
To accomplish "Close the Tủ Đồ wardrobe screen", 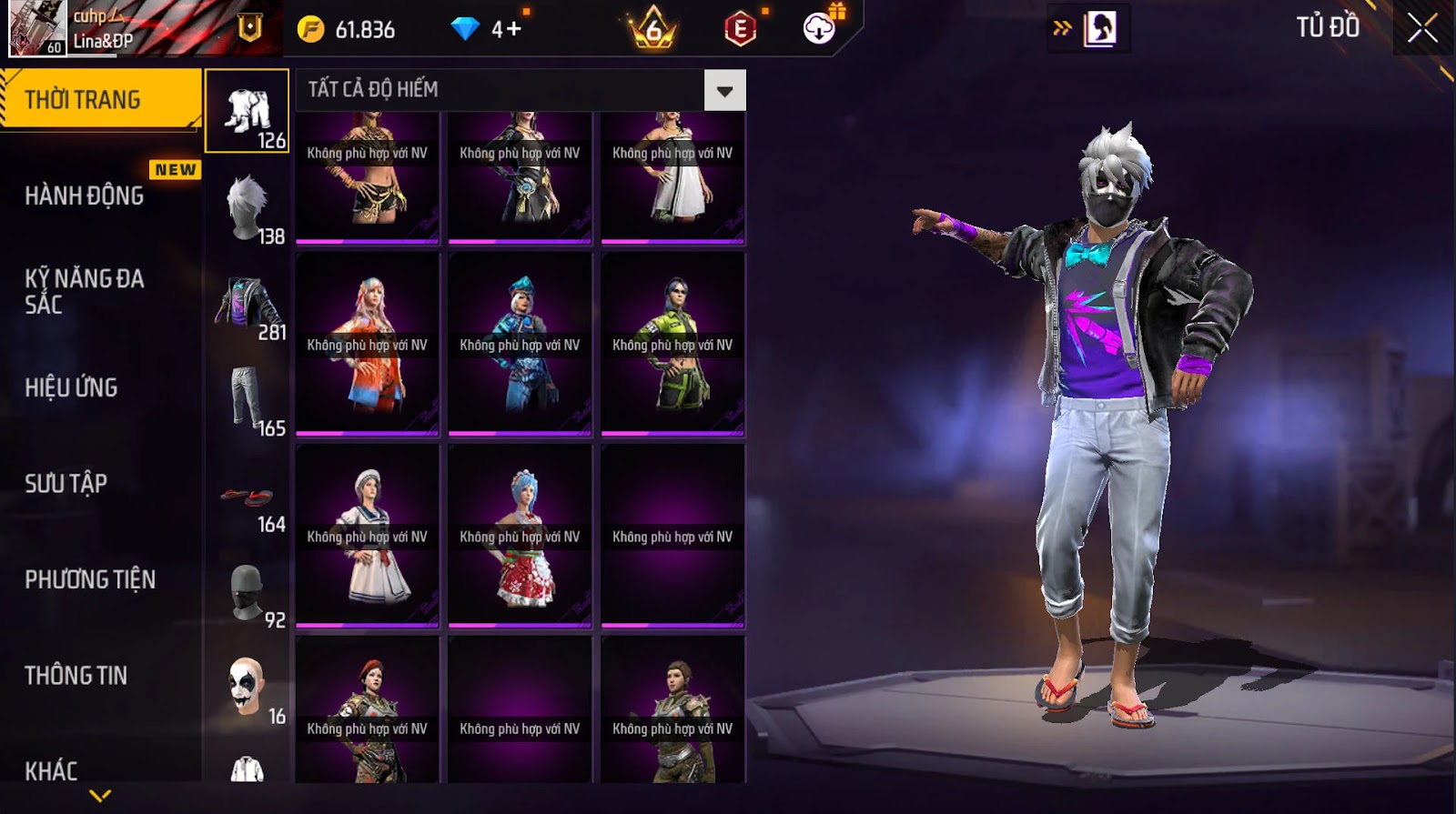I will [1422, 28].
